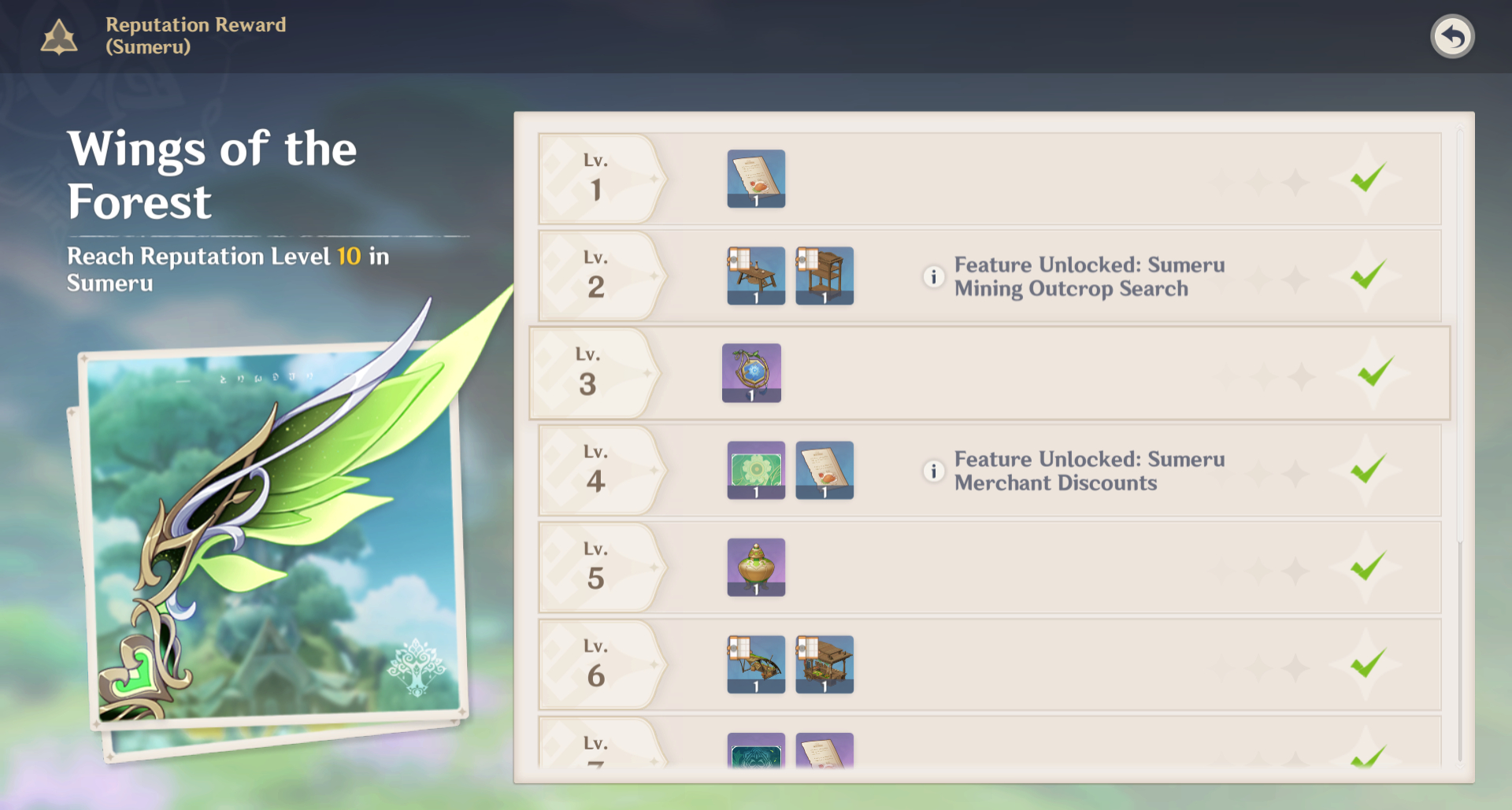This screenshot has height=810, width=1512.
Task: Click the Sumeru reputation emblem in the header
Action: (x=58, y=35)
